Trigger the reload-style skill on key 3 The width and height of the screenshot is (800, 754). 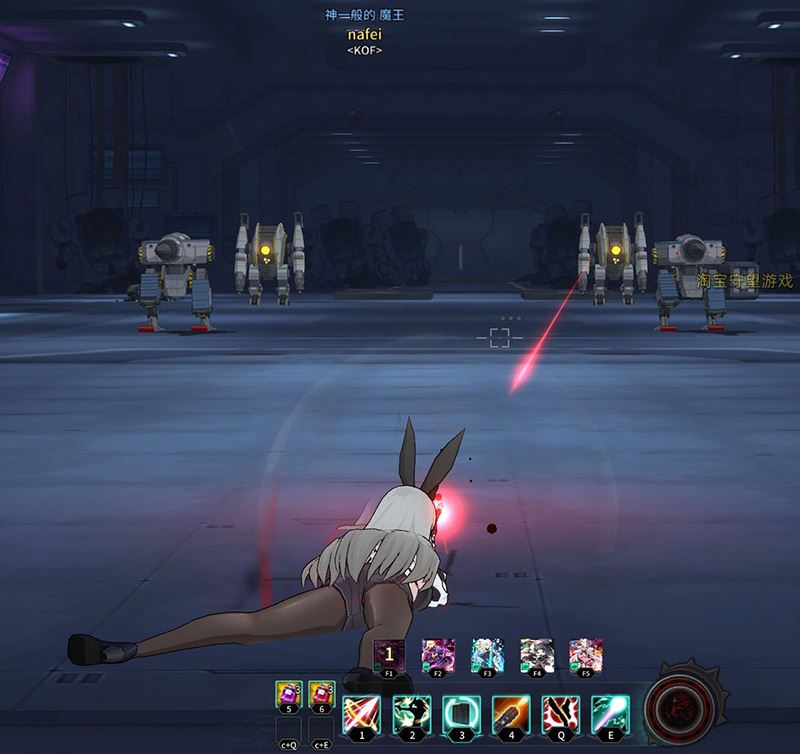point(460,714)
